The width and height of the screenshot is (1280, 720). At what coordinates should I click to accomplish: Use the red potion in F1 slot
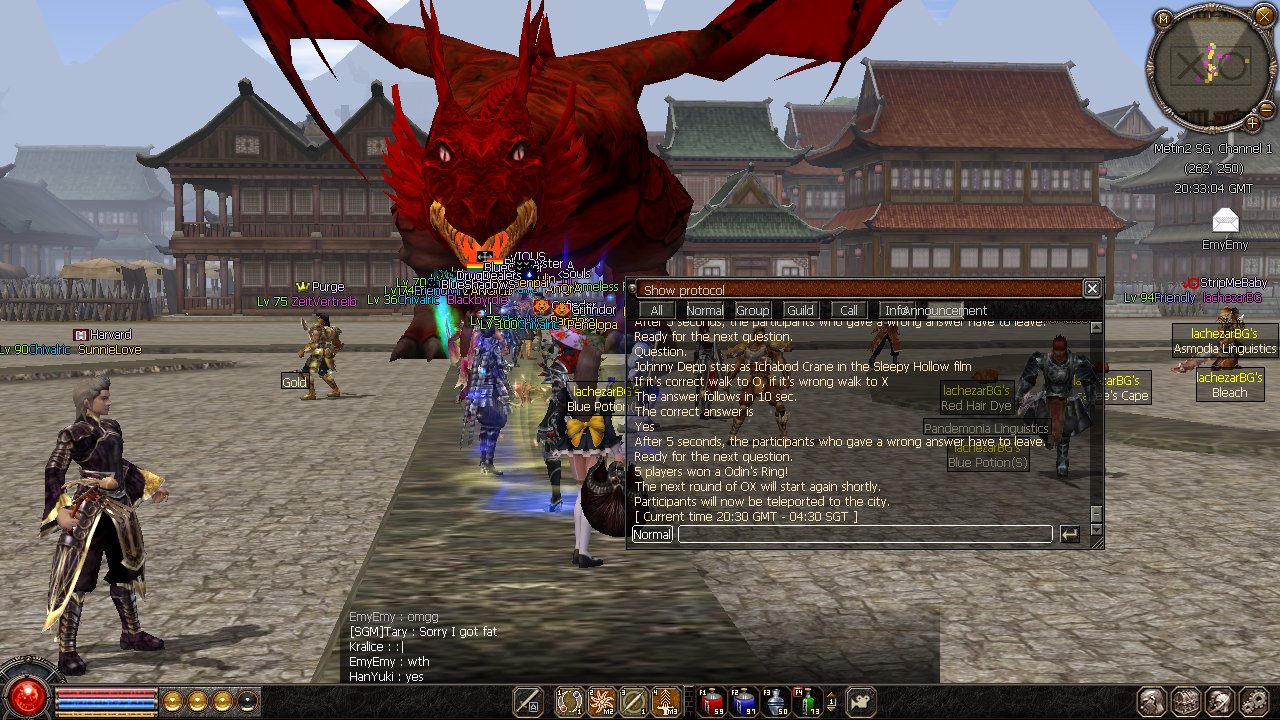tap(710, 702)
